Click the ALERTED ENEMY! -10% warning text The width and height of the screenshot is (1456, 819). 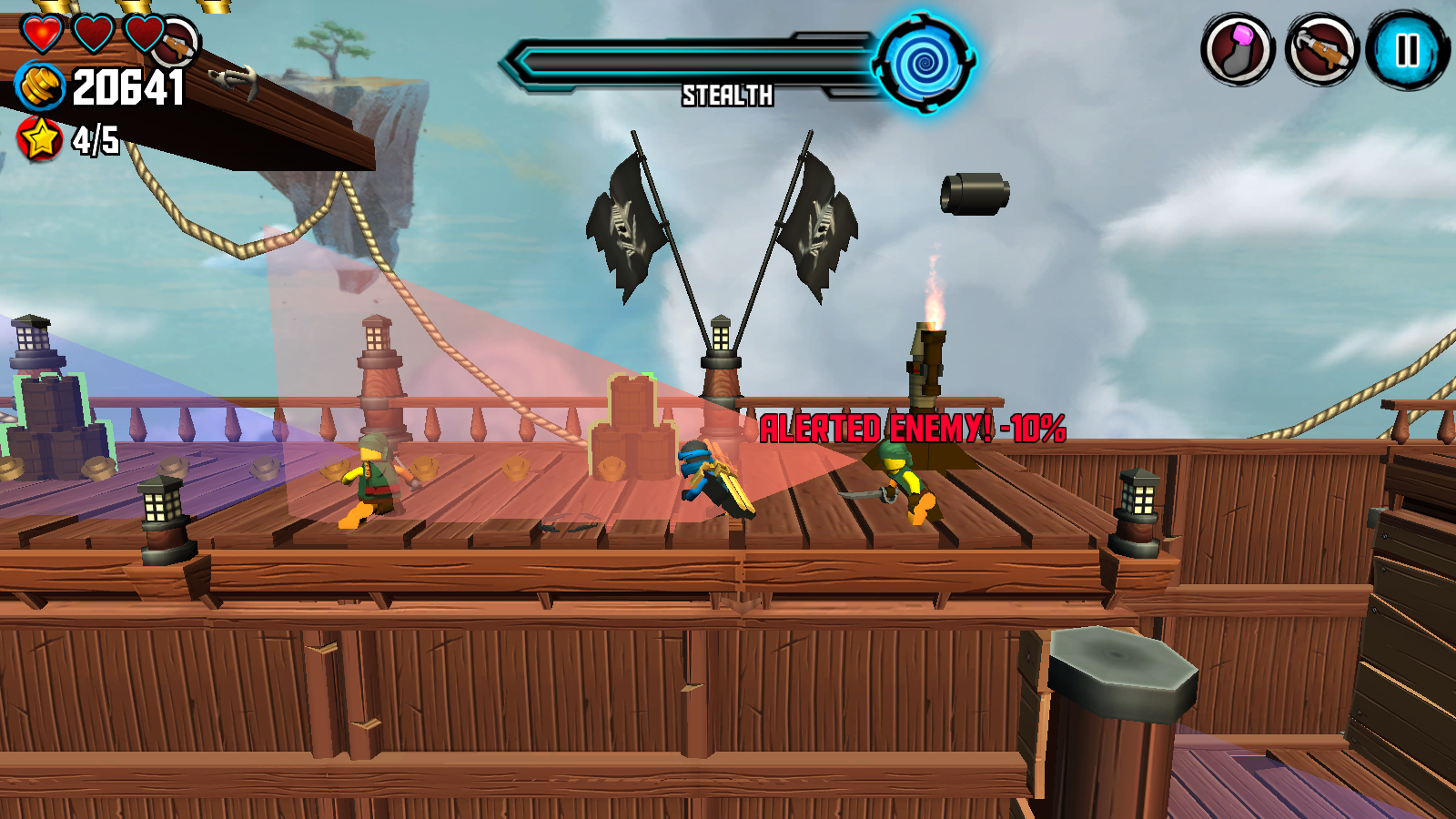913,424
